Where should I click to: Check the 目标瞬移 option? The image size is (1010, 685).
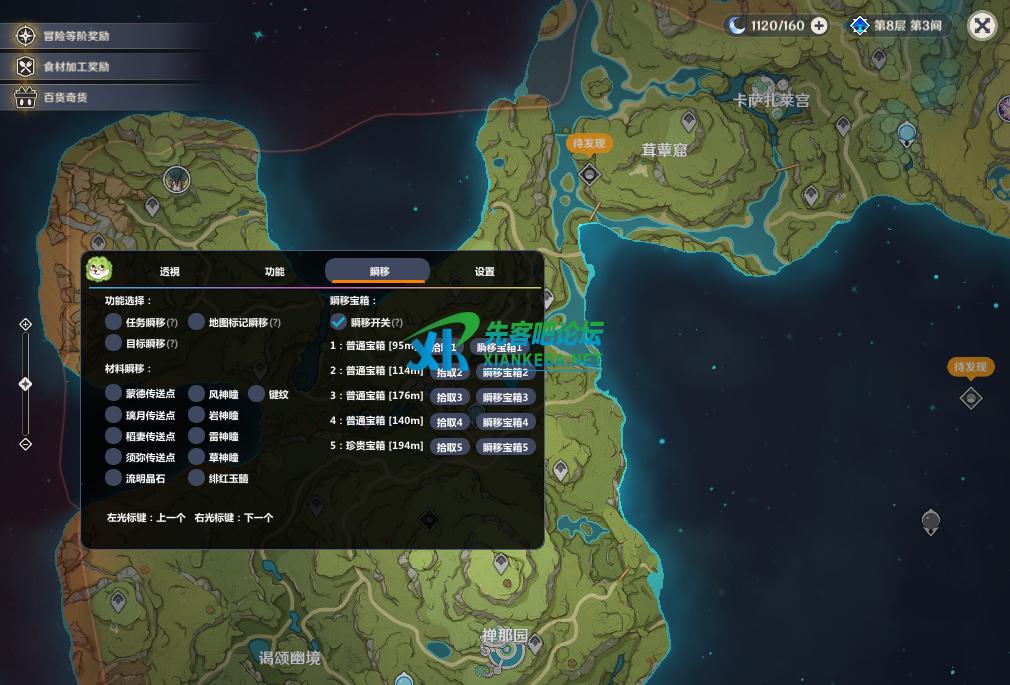pos(114,343)
